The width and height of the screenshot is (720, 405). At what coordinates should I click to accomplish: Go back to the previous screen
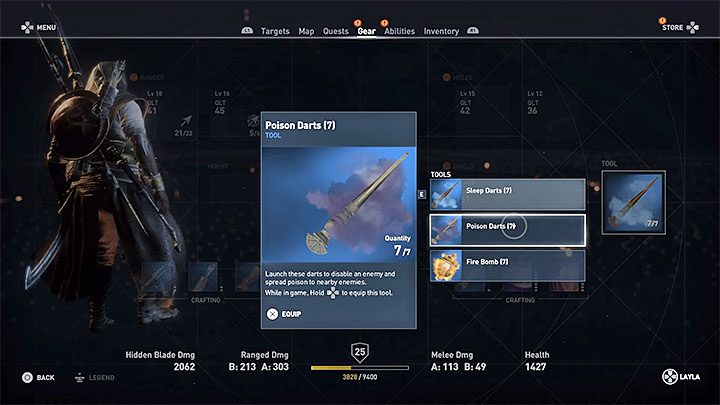pos(39,377)
